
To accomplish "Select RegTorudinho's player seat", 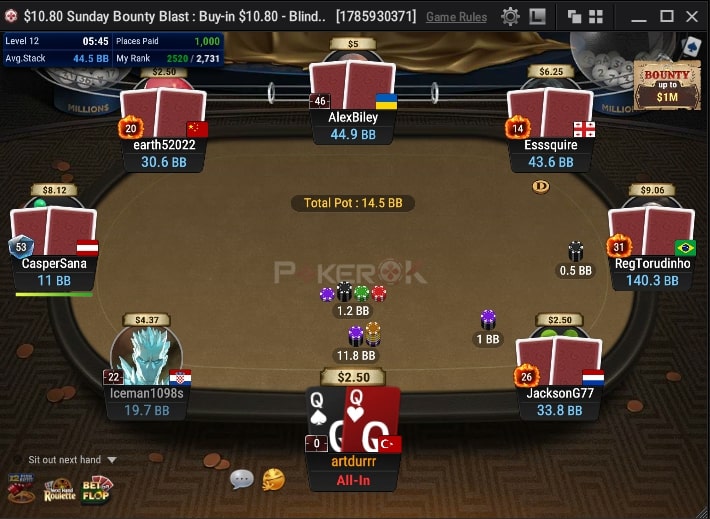I will pos(653,264).
